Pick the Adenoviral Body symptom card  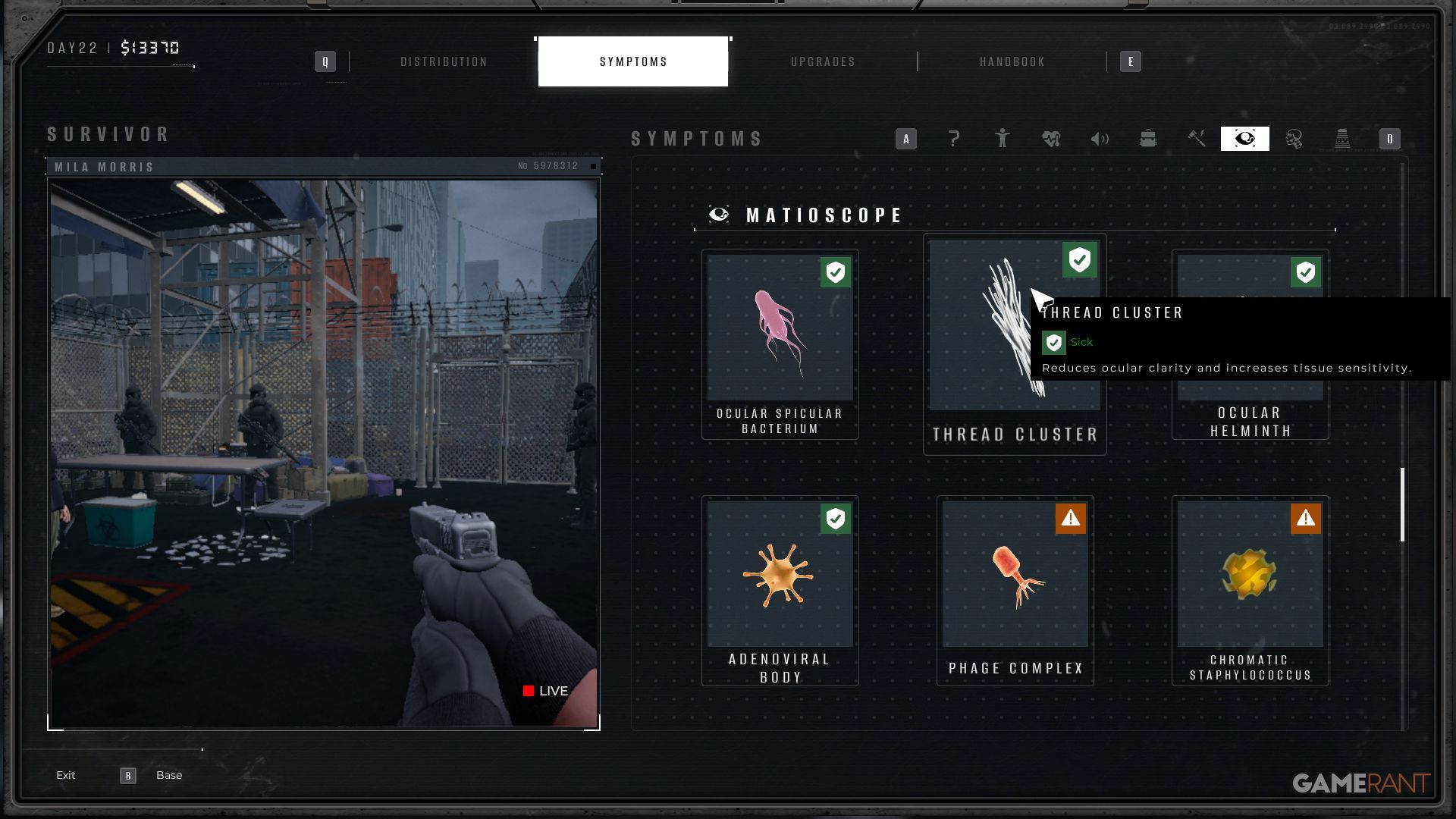click(x=780, y=591)
